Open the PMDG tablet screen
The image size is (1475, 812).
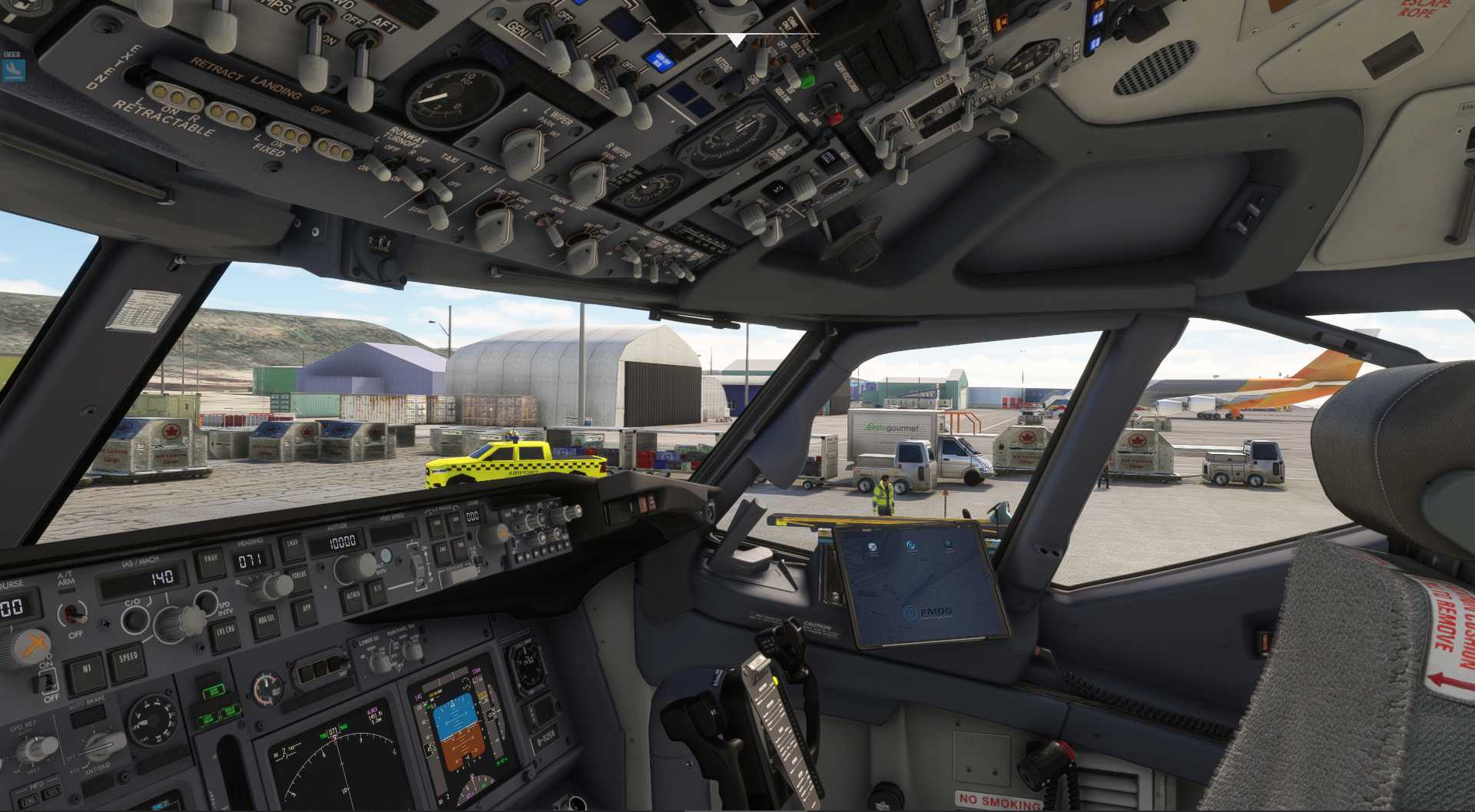[919, 585]
